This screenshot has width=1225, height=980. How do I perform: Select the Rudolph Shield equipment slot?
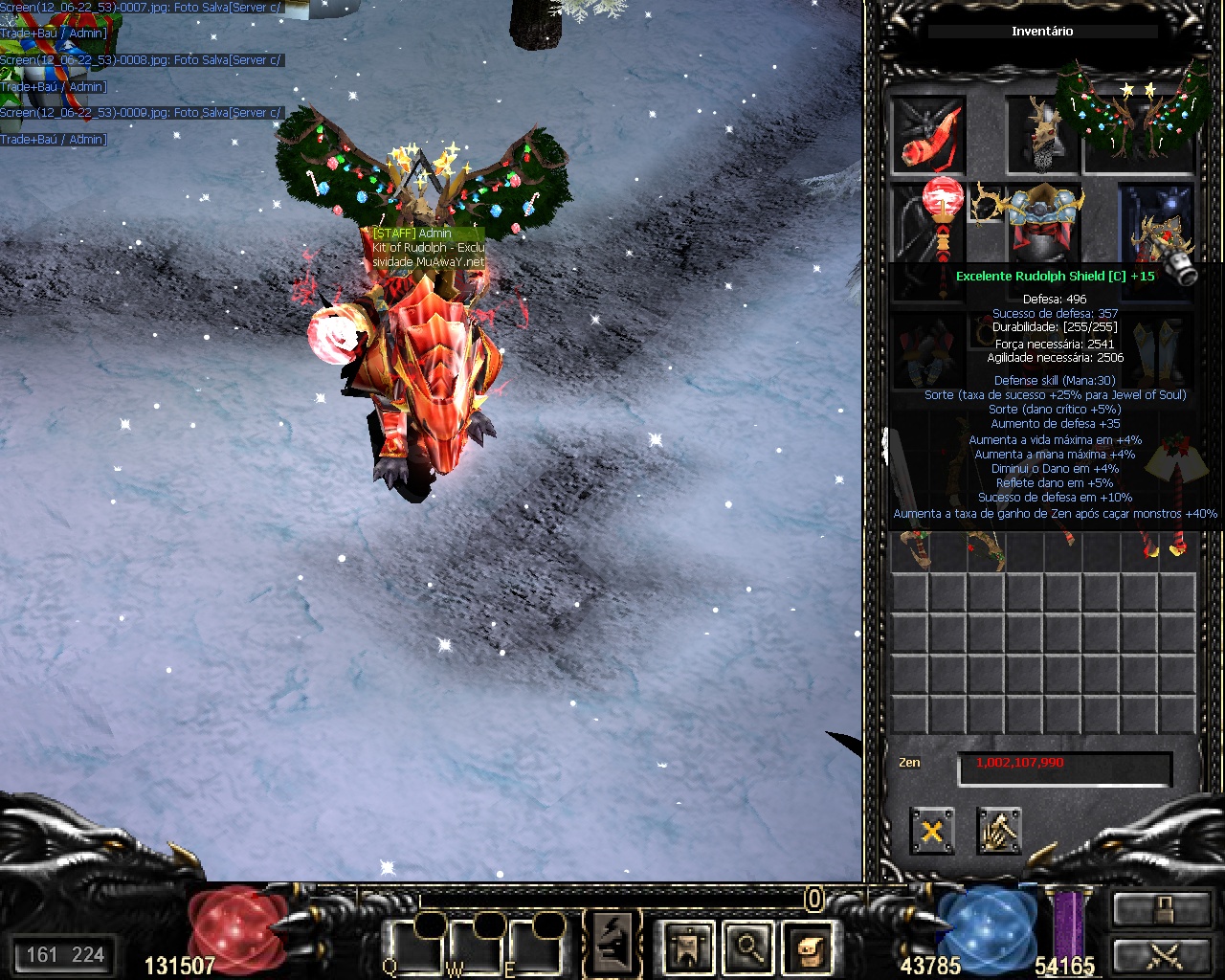click(x=1158, y=230)
